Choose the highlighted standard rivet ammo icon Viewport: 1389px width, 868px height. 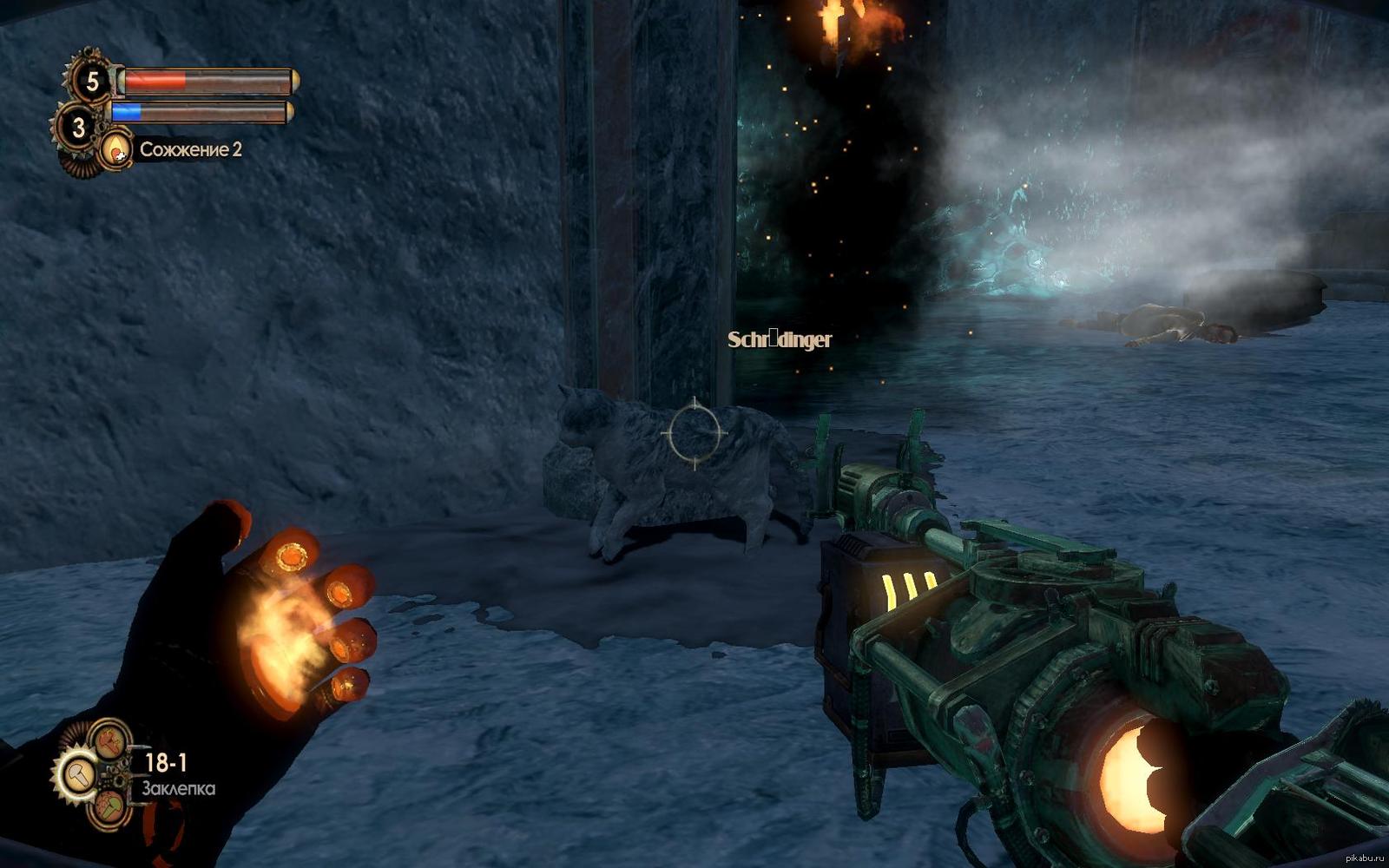76,773
